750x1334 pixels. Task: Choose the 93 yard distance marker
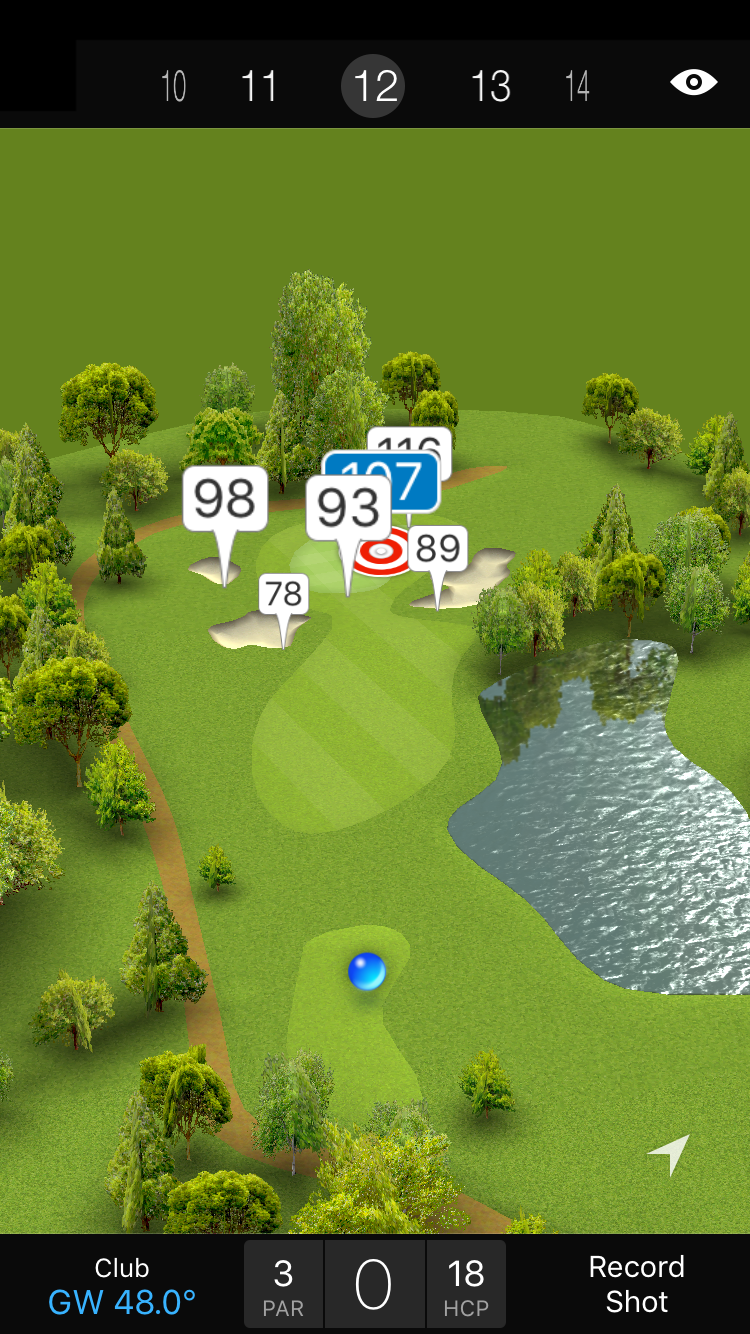pyautogui.click(x=348, y=508)
